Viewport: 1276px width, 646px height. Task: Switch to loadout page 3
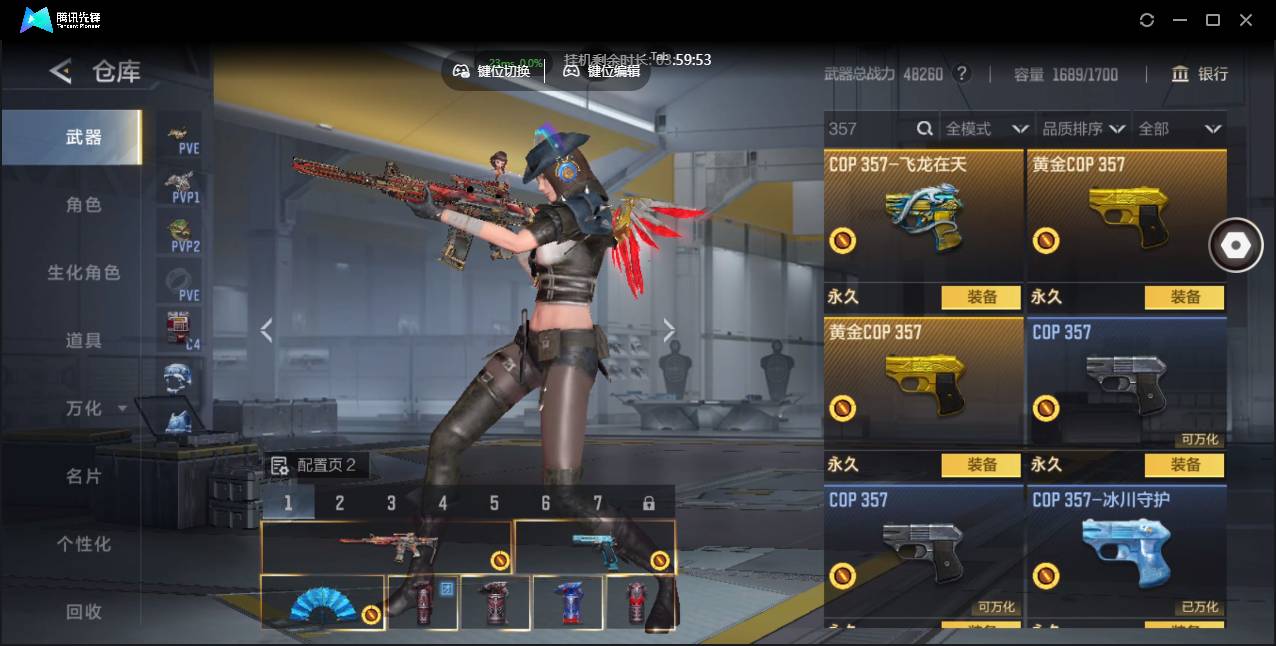tap(391, 503)
